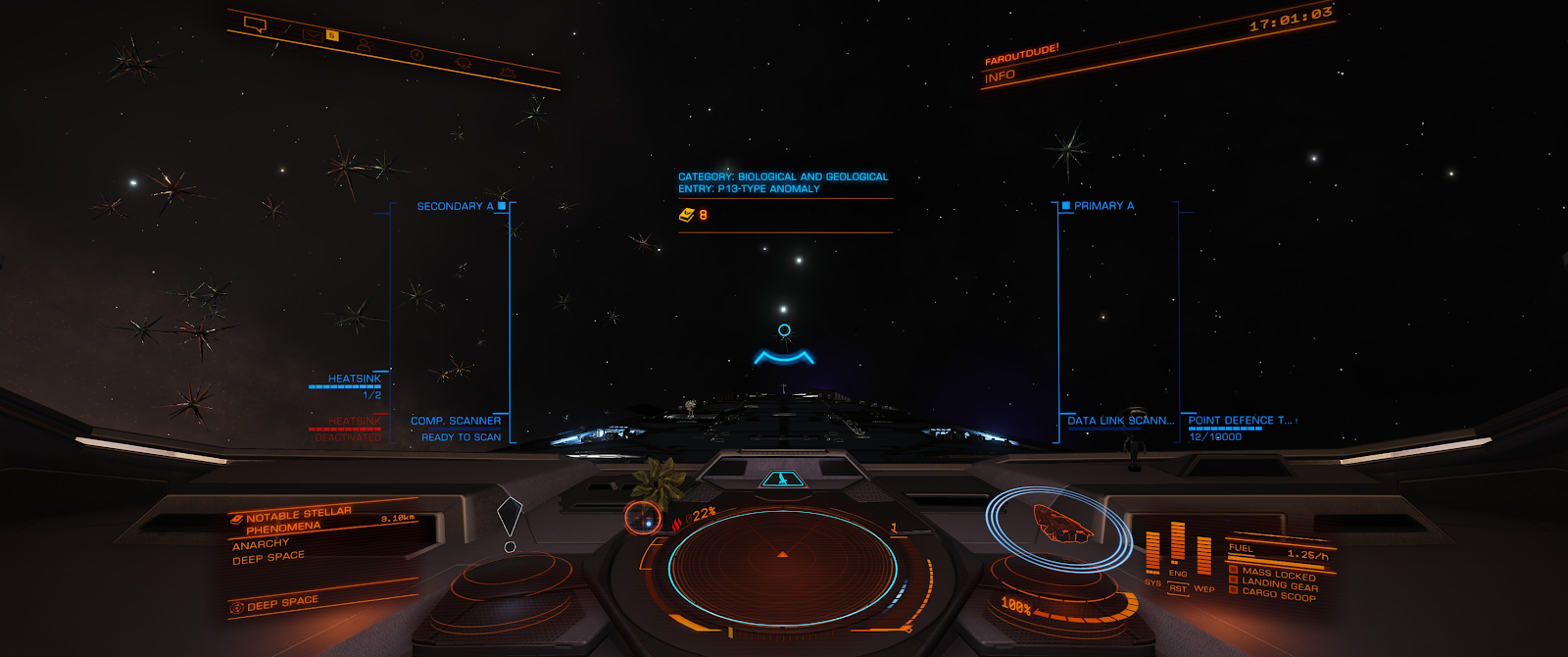Open the Info panel header
Image resolution: width=1568 pixels, height=657 pixels.
click(x=1000, y=76)
